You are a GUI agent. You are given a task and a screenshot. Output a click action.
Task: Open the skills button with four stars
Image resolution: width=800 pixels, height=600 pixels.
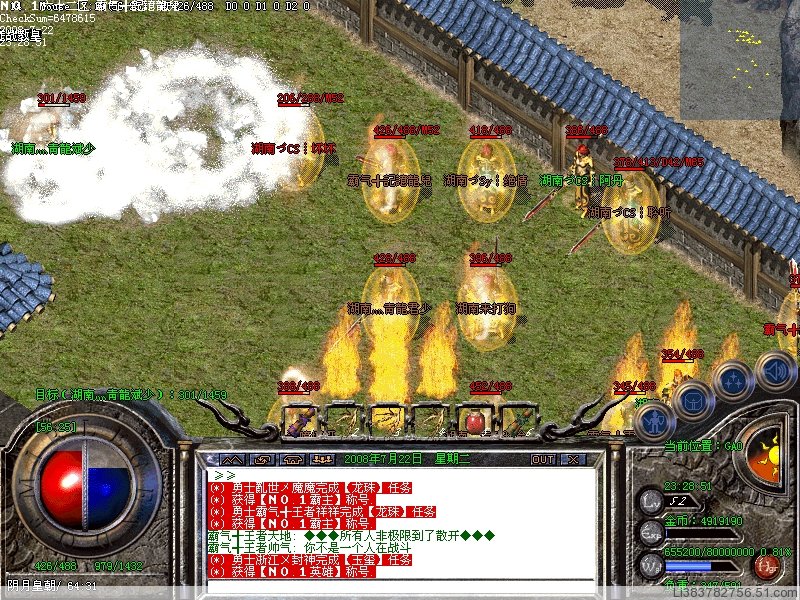(733, 382)
